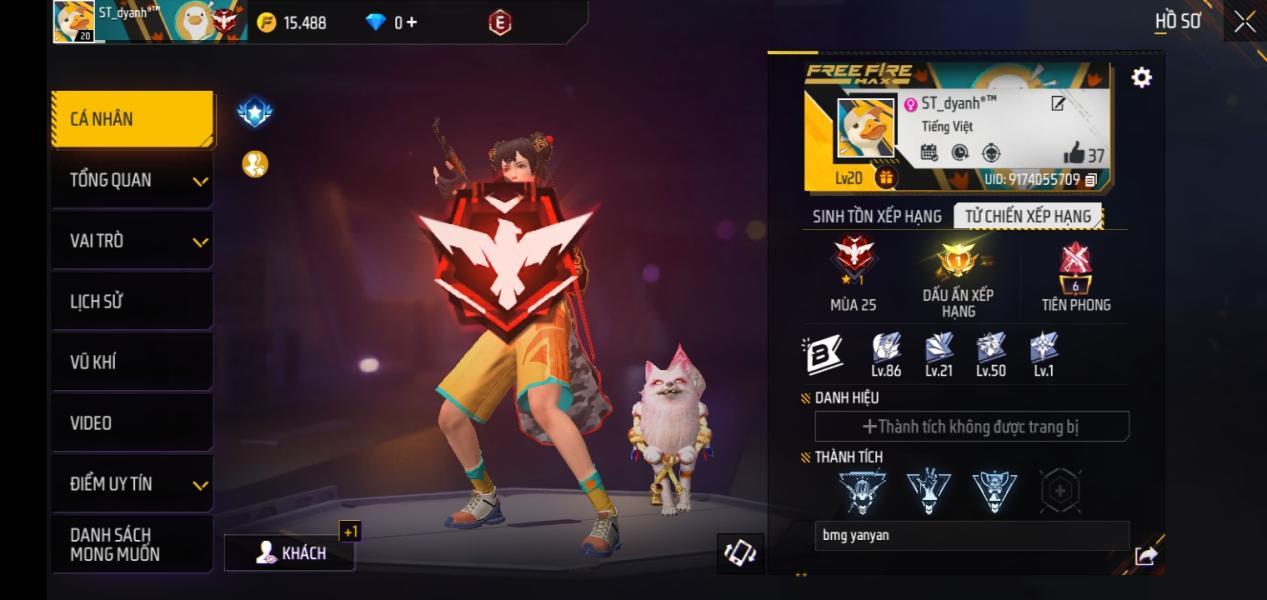Viewport: 1267px width, 600px height.
Task: Switch to Sinh Tồn Xếp Hạng tab
Action: tap(877, 216)
